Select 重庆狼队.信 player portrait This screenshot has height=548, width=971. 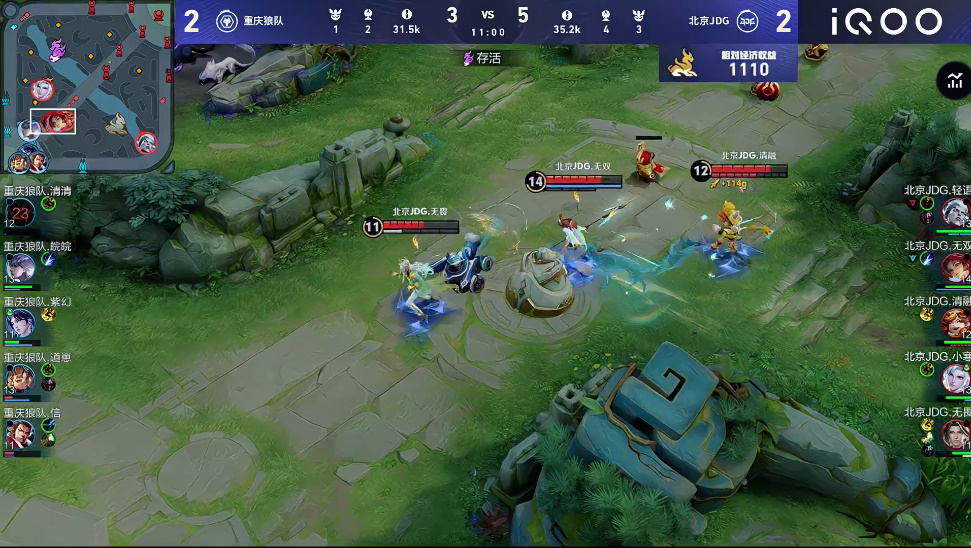(x=20, y=434)
